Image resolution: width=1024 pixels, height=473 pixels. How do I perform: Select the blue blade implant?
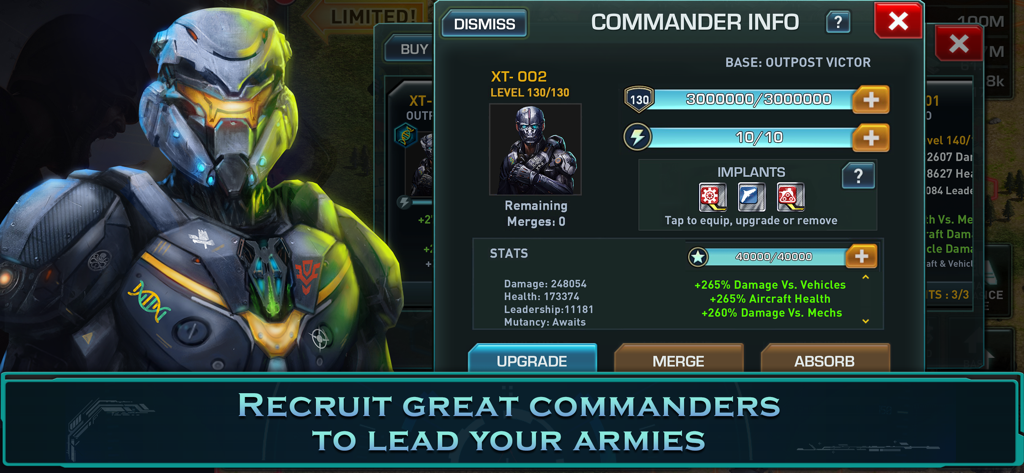click(751, 197)
